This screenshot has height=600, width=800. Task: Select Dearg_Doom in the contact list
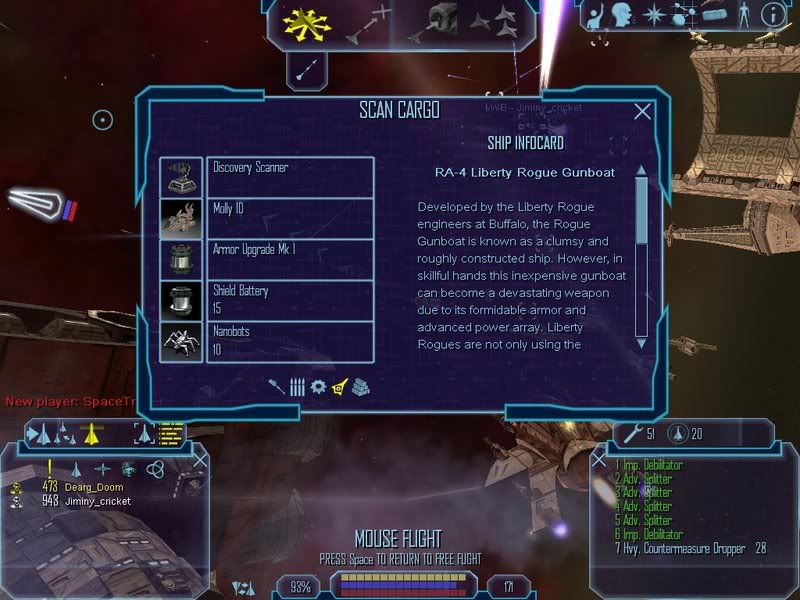91,487
